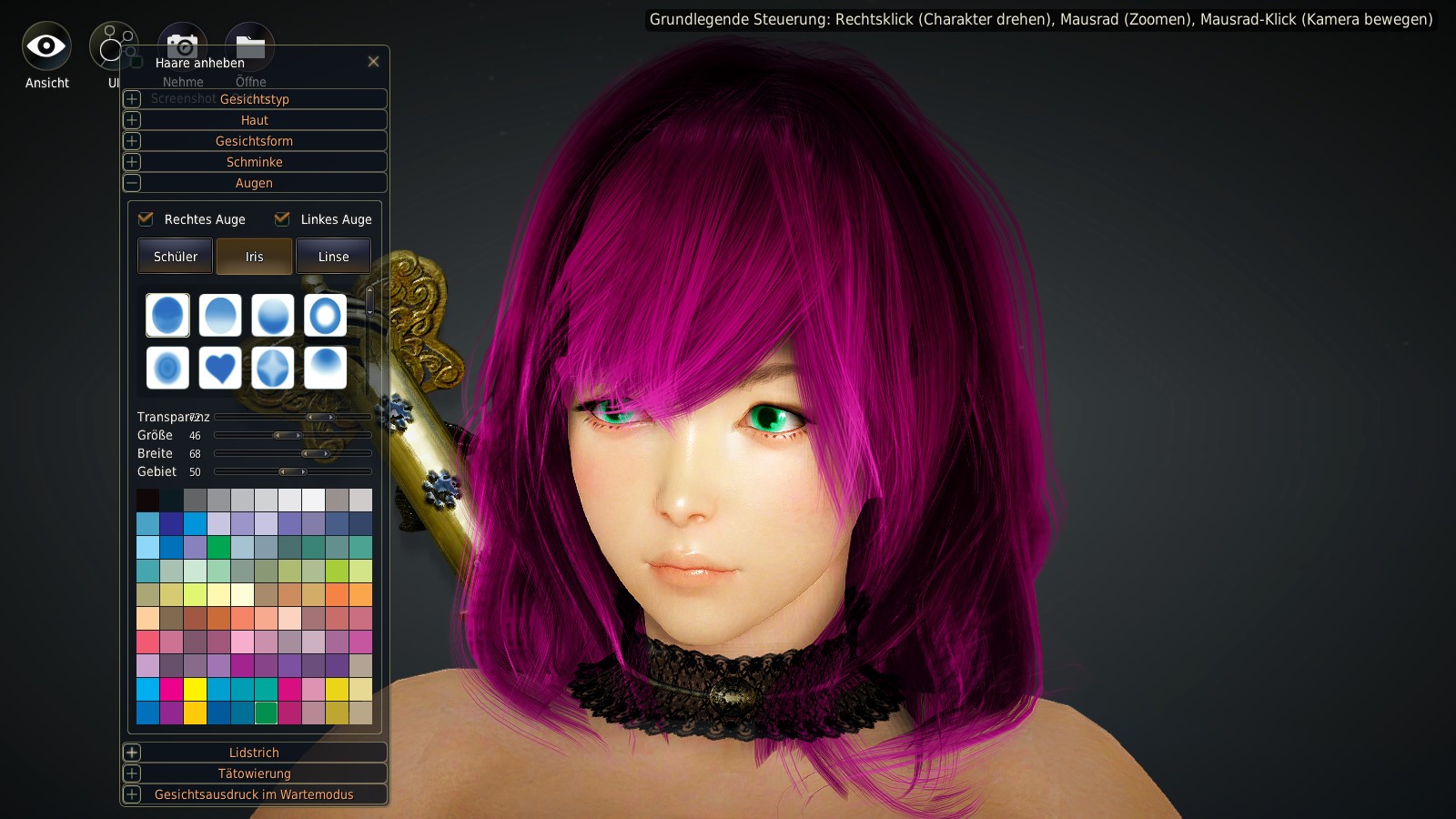Adjust the Größe slider
The image size is (1456, 819).
click(288, 436)
